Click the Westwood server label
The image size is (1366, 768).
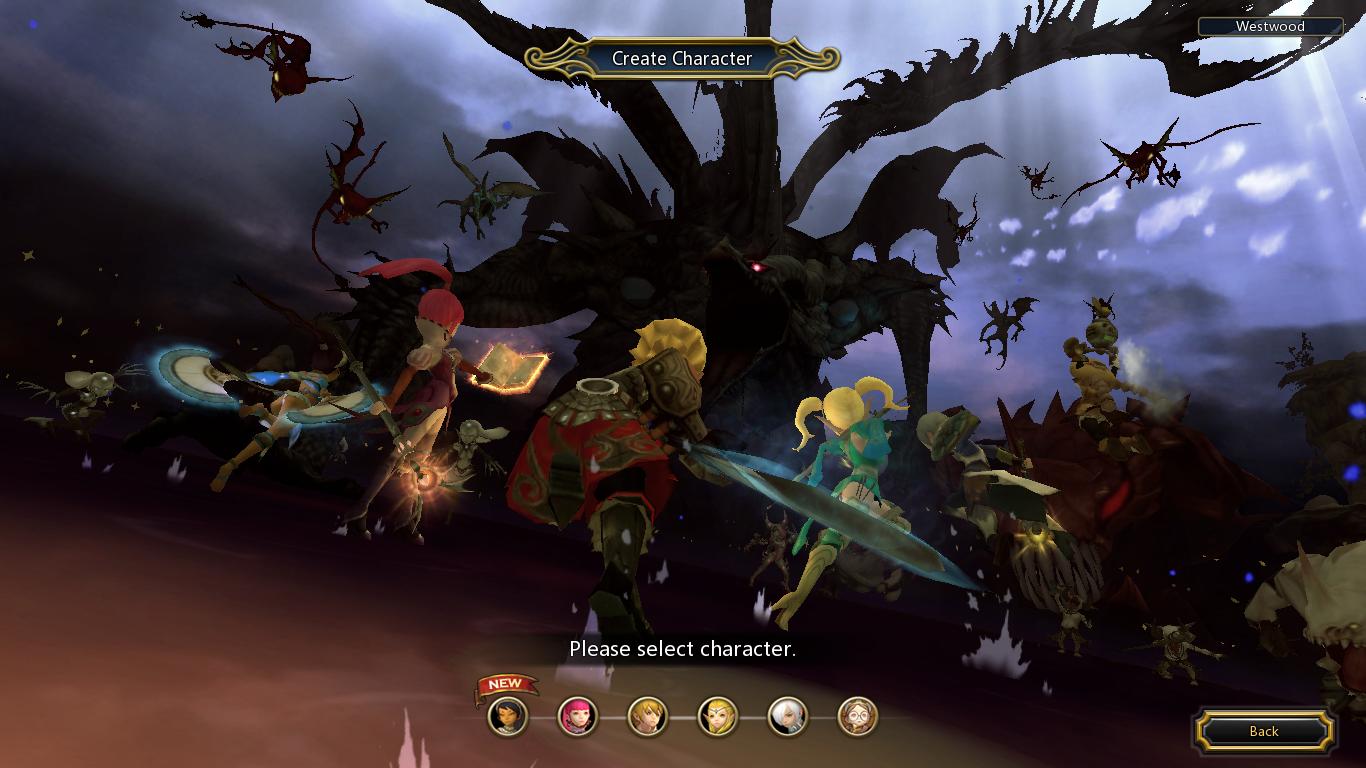coord(1270,27)
